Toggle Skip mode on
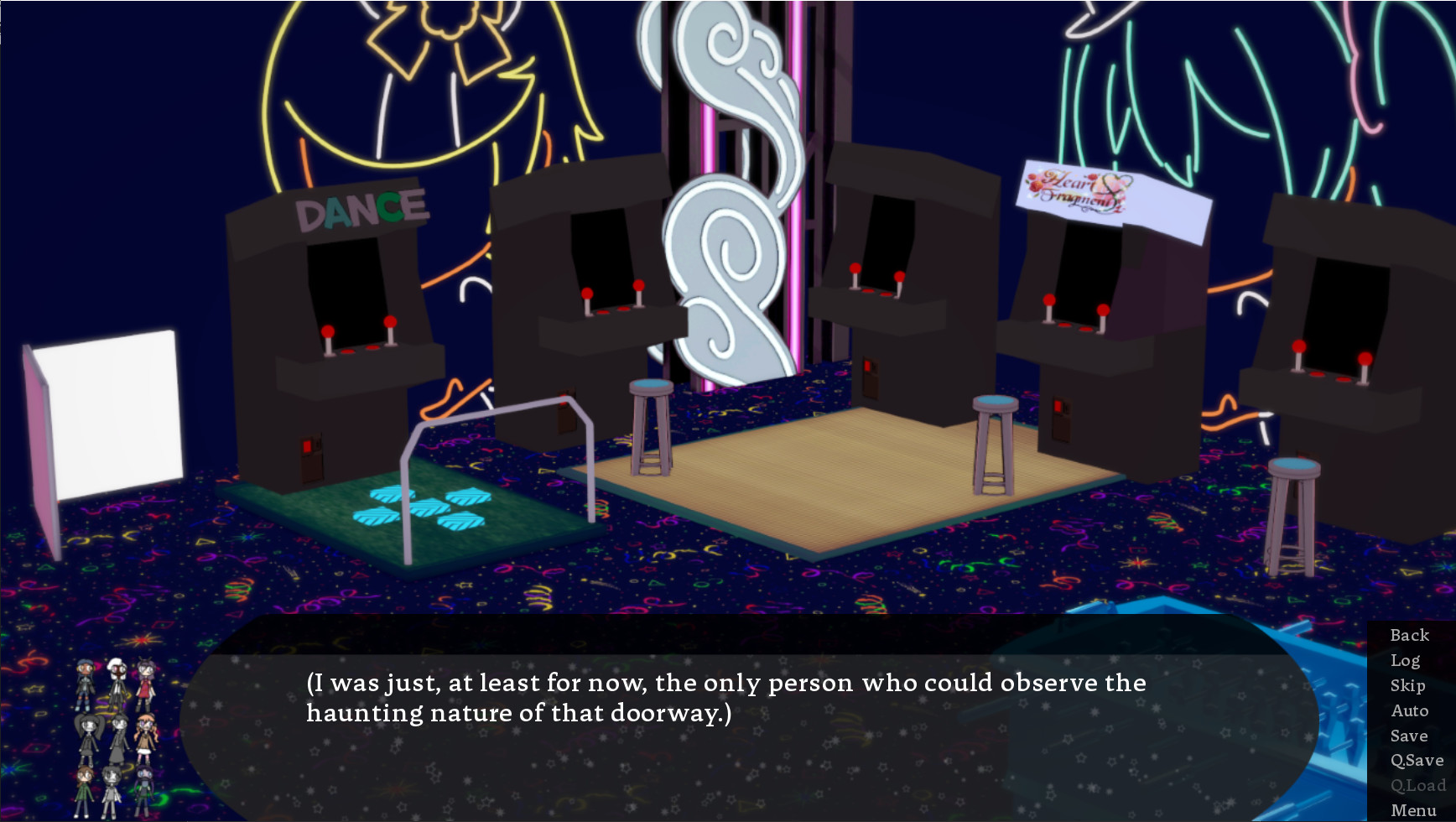Image resolution: width=1456 pixels, height=822 pixels. [1407, 685]
